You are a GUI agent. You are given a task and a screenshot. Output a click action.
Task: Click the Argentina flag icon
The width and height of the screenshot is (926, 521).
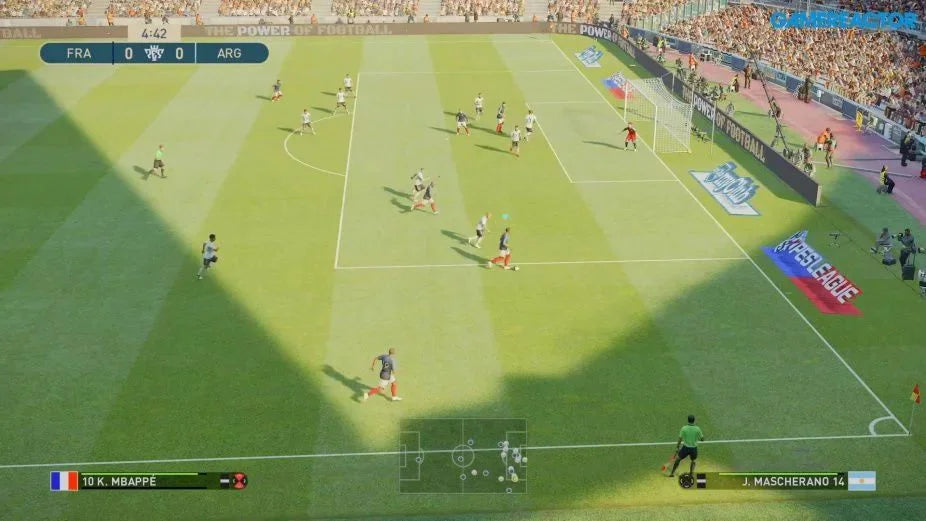coord(862,481)
